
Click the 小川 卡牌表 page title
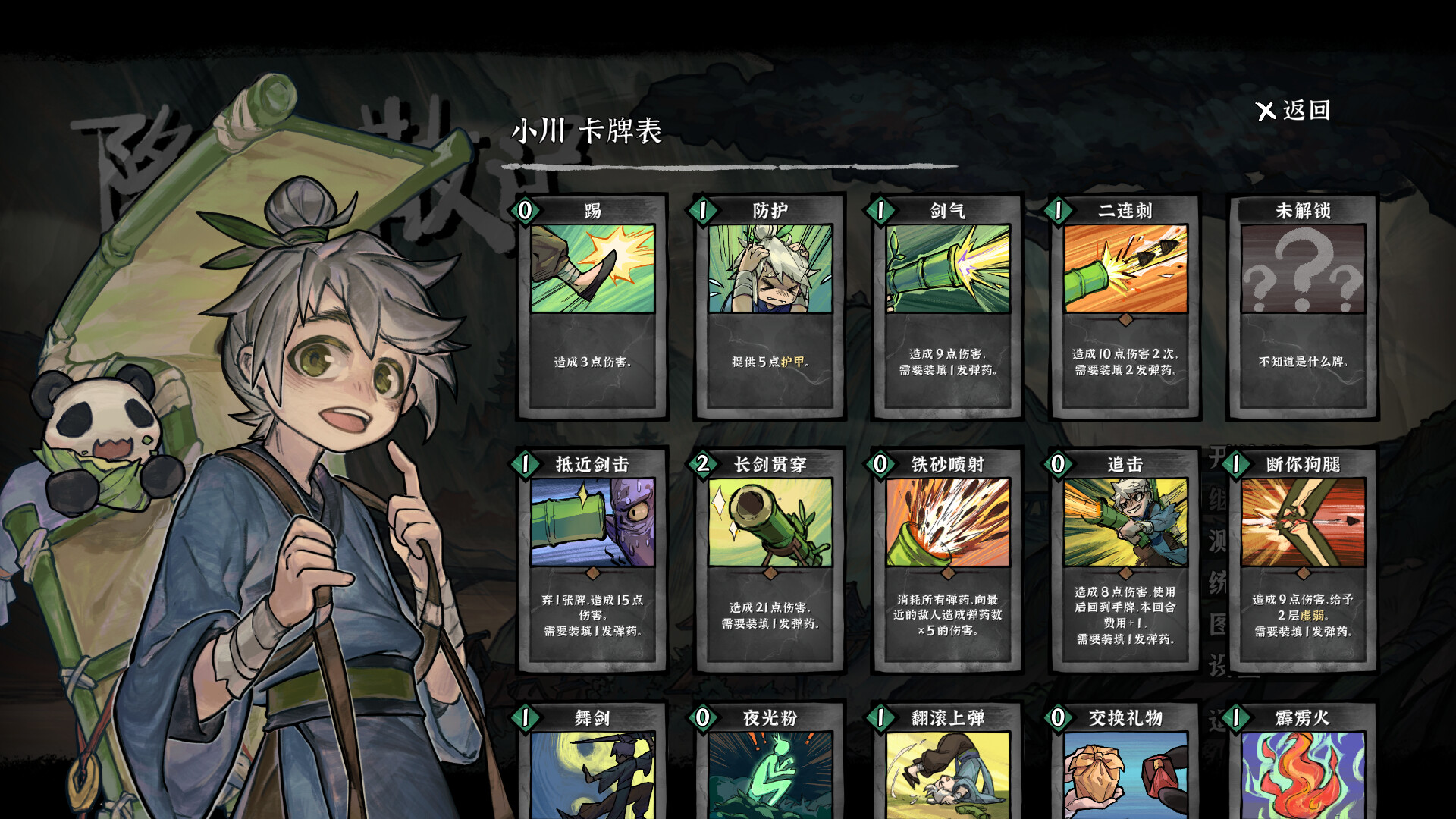[588, 130]
